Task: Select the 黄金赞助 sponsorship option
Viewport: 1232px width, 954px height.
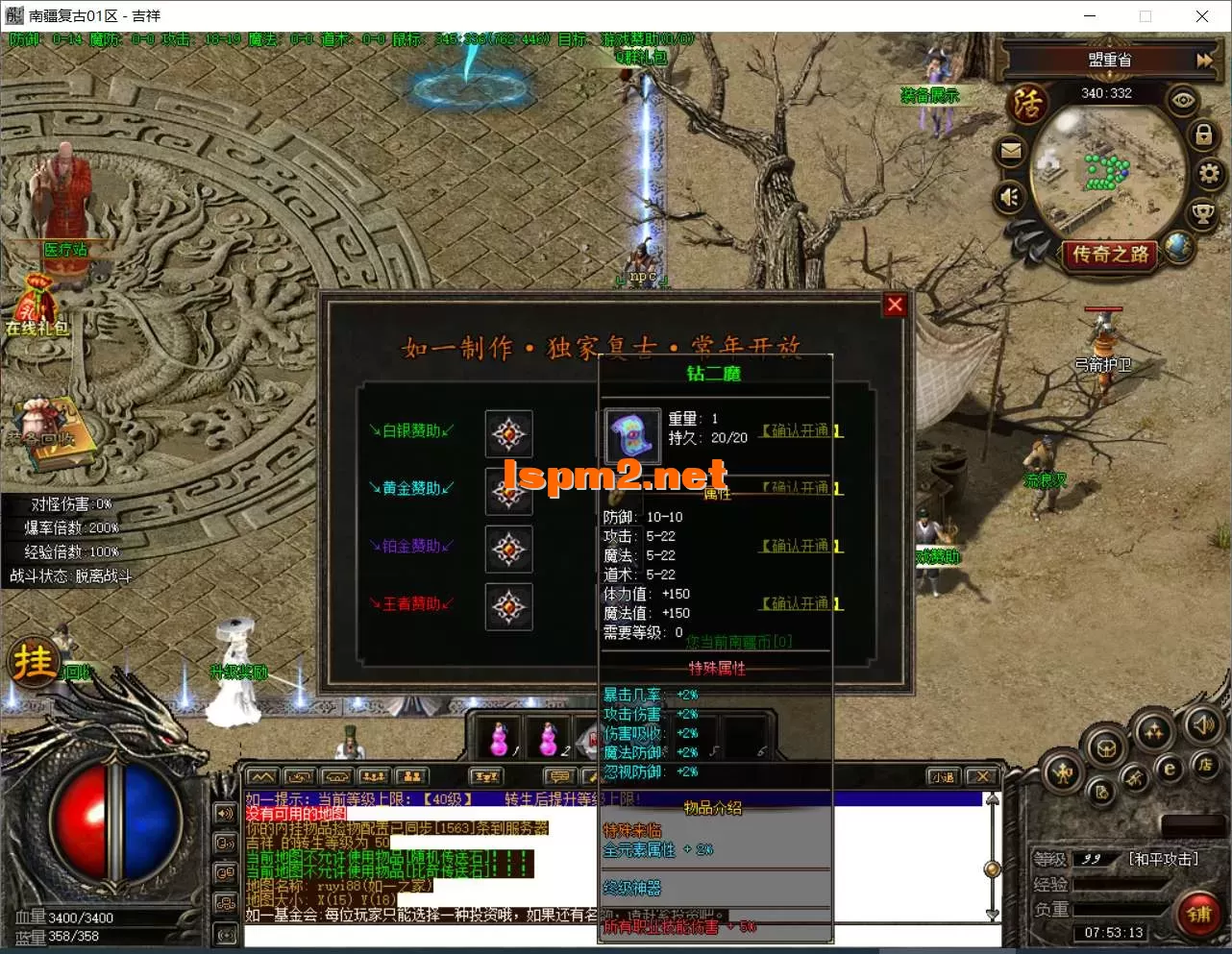Action: coord(413,488)
